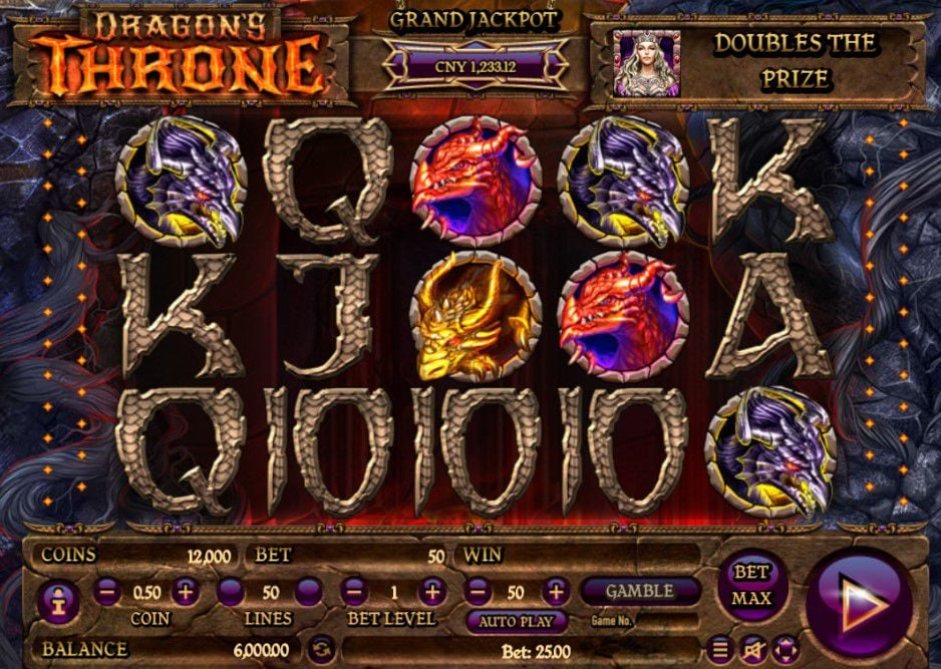
Task: Toggle fullscreen with the four-arrow icon
Action: [786, 649]
